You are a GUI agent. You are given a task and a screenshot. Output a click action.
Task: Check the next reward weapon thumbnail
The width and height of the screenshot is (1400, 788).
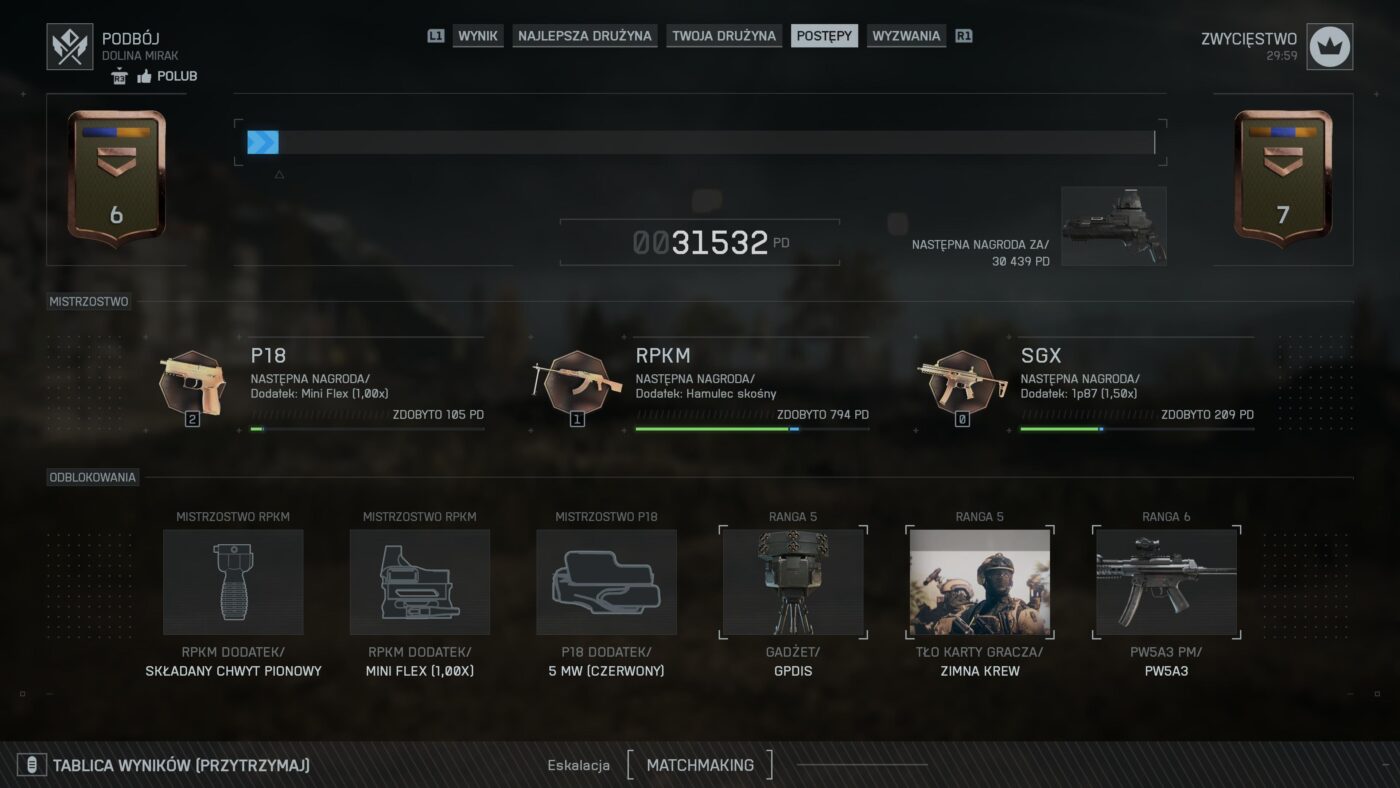tap(1113, 227)
